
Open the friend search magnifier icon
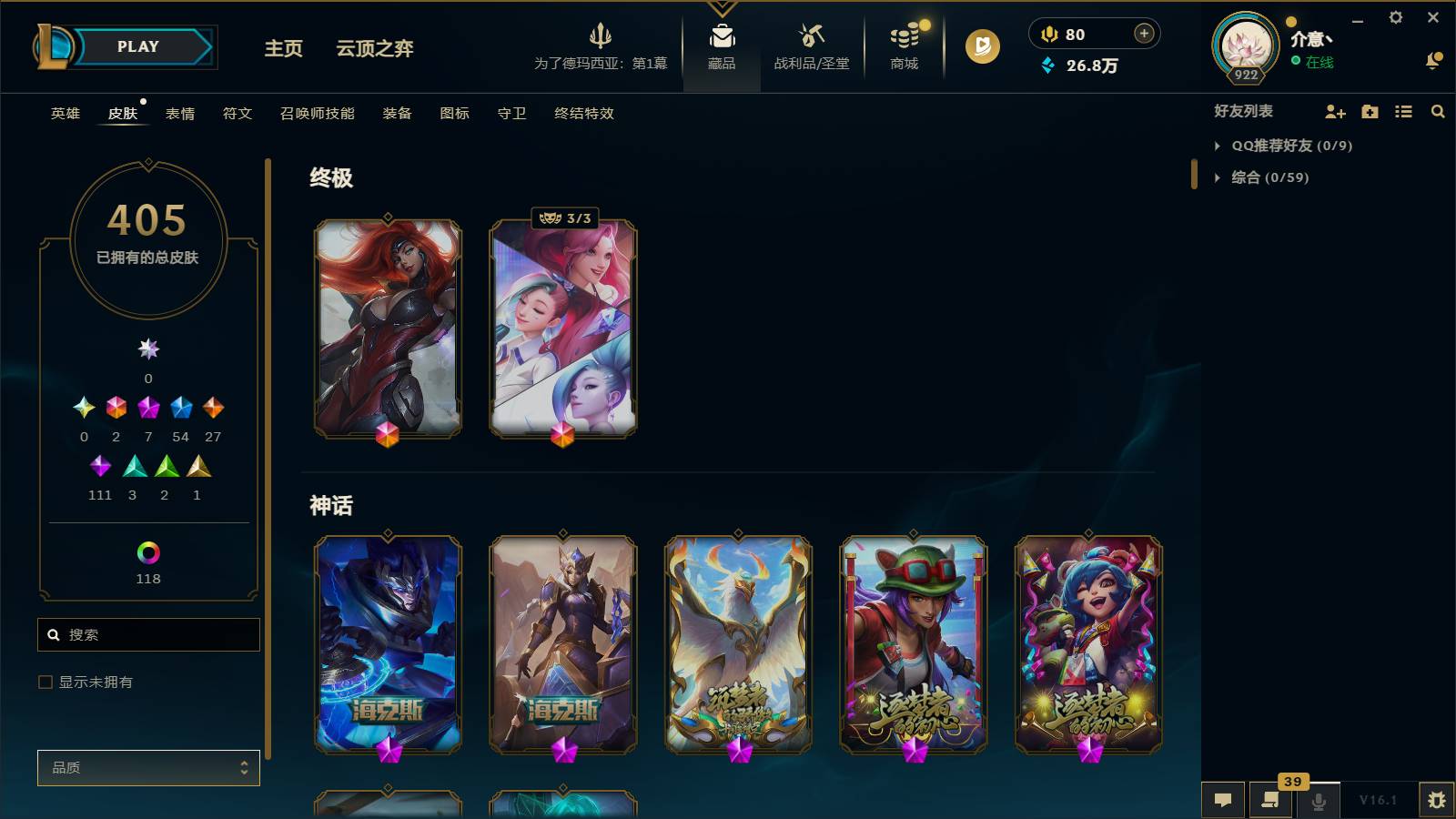pos(1439,112)
